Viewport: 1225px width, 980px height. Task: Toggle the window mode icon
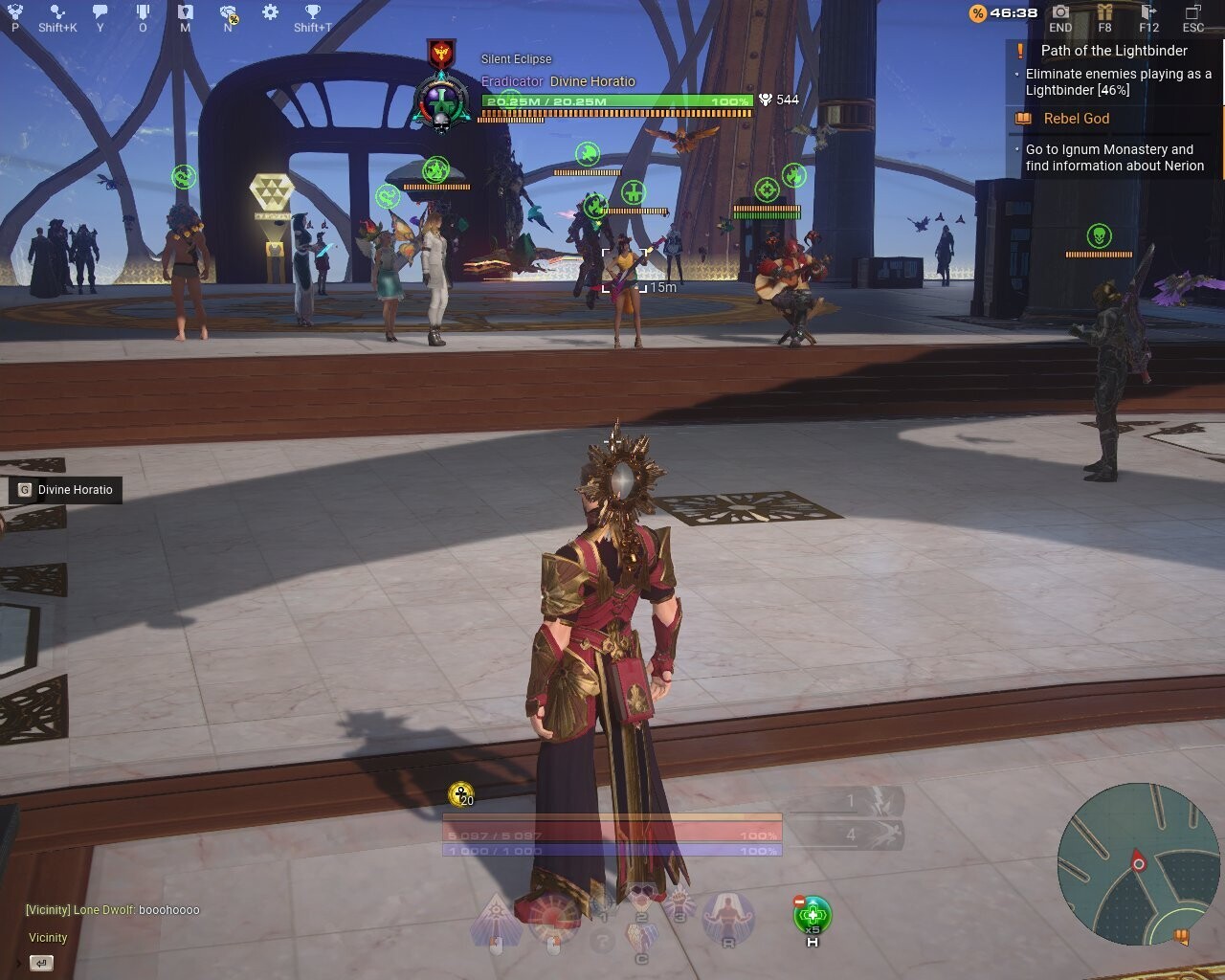[x=1192, y=12]
